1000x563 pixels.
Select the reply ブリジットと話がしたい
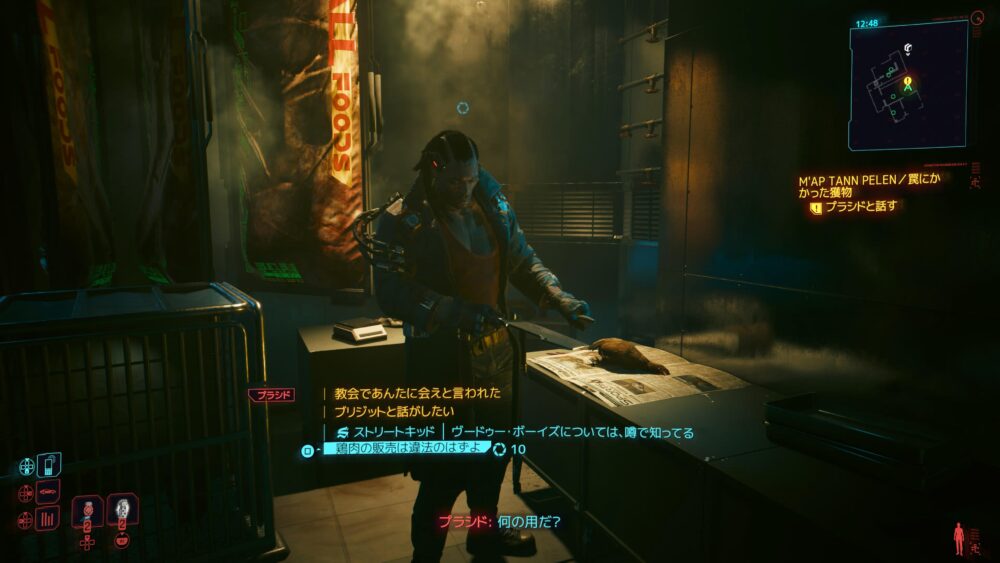point(395,411)
